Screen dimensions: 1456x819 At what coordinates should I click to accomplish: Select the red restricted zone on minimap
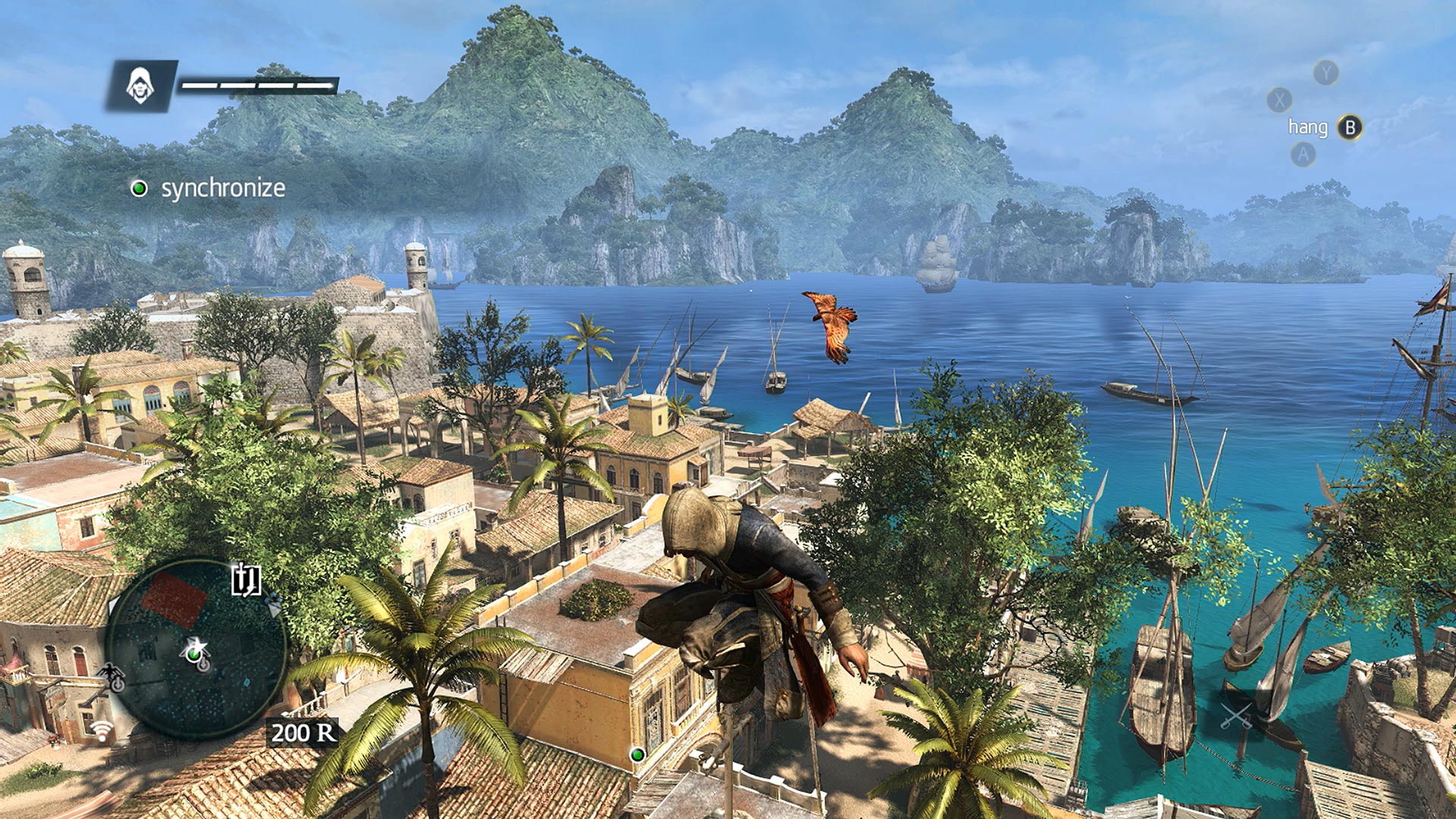pyautogui.click(x=174, y=599)
